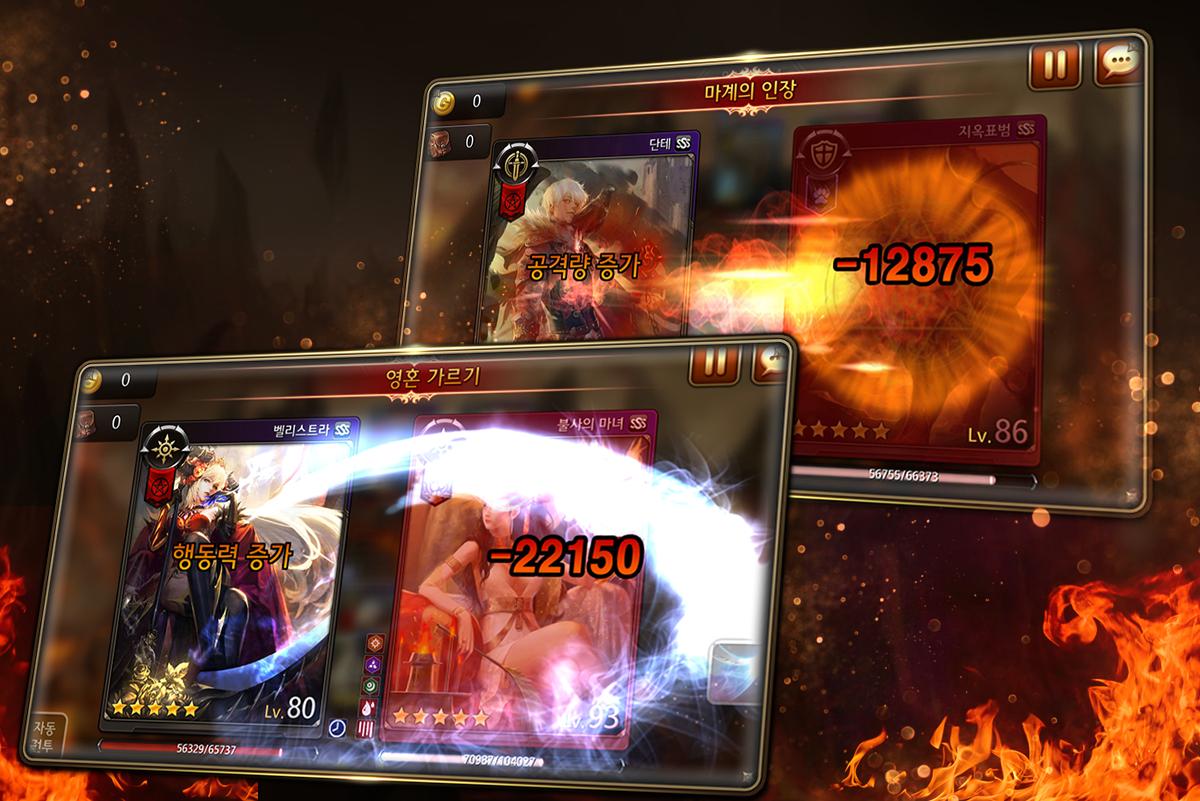1200x801 pixels.
Task: Click the red water-drop status icon
Action: click(367, 707)
